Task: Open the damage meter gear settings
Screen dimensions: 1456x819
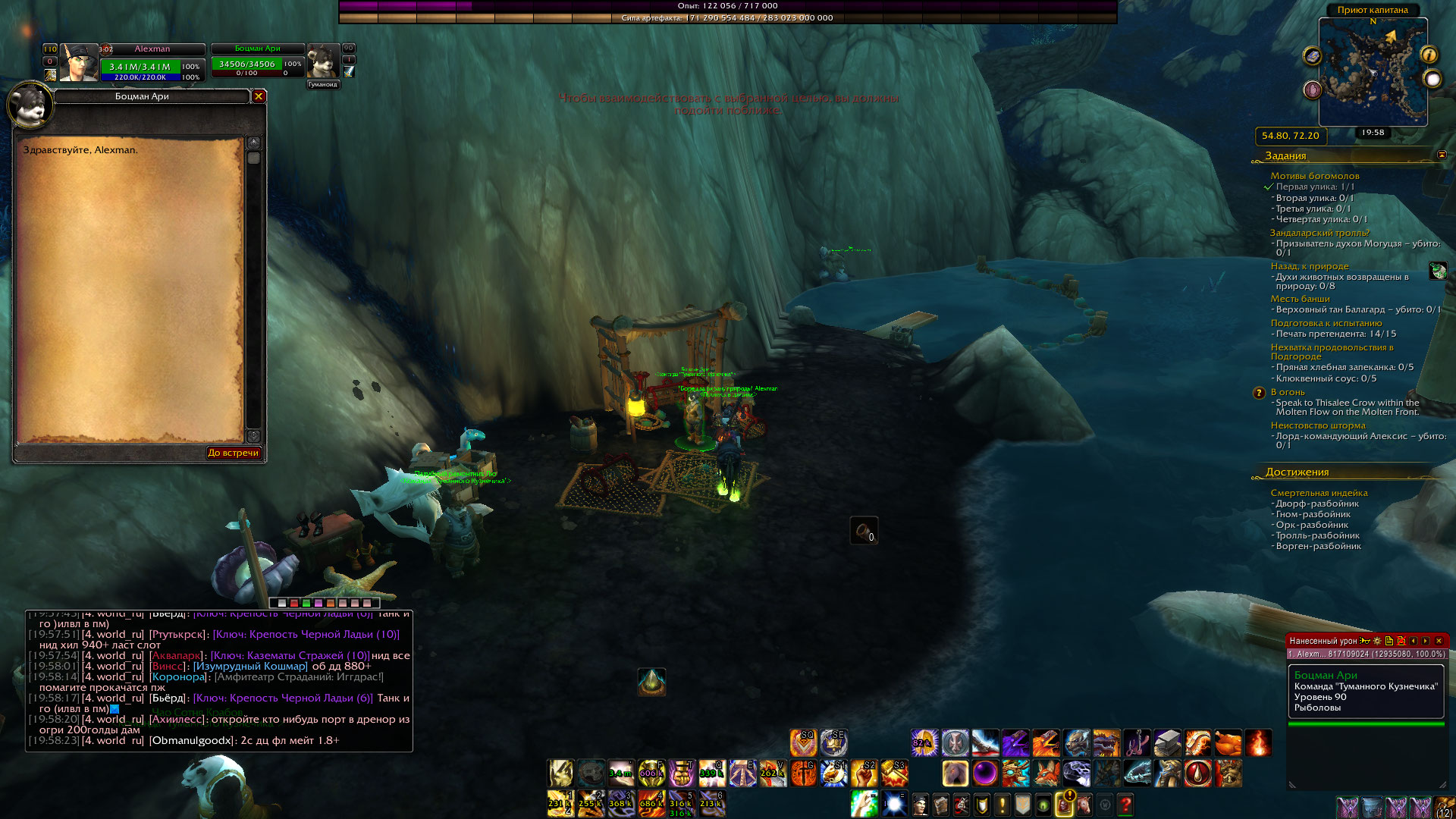Action: tap(1377, 641)
